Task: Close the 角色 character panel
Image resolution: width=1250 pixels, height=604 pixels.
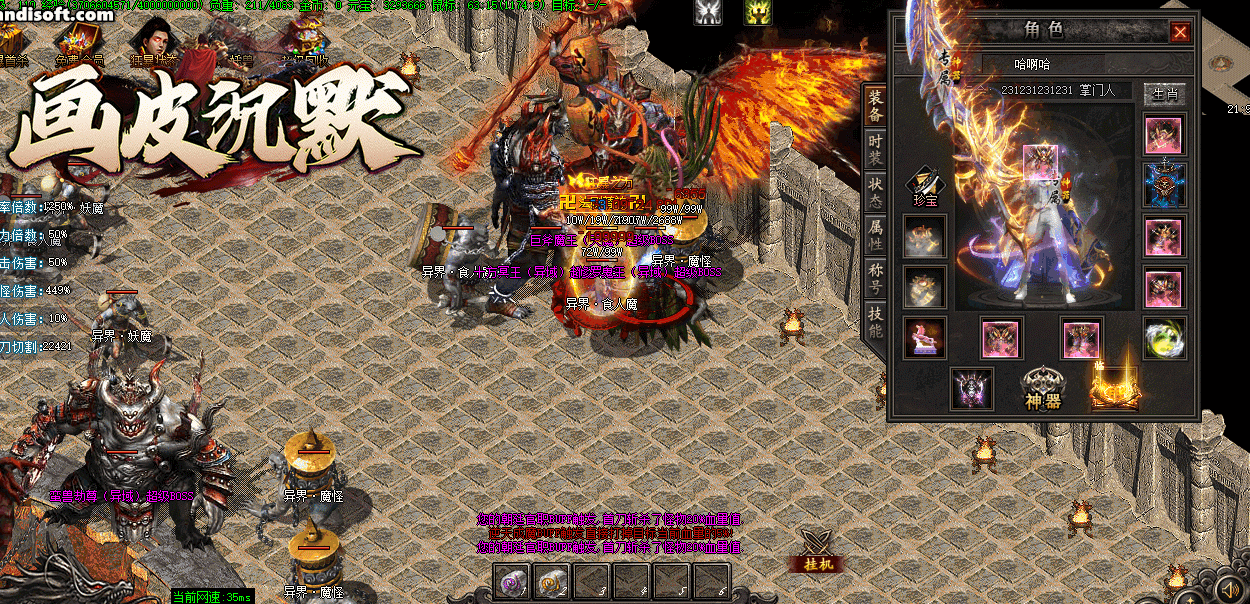Action: tap(1180, 33)
